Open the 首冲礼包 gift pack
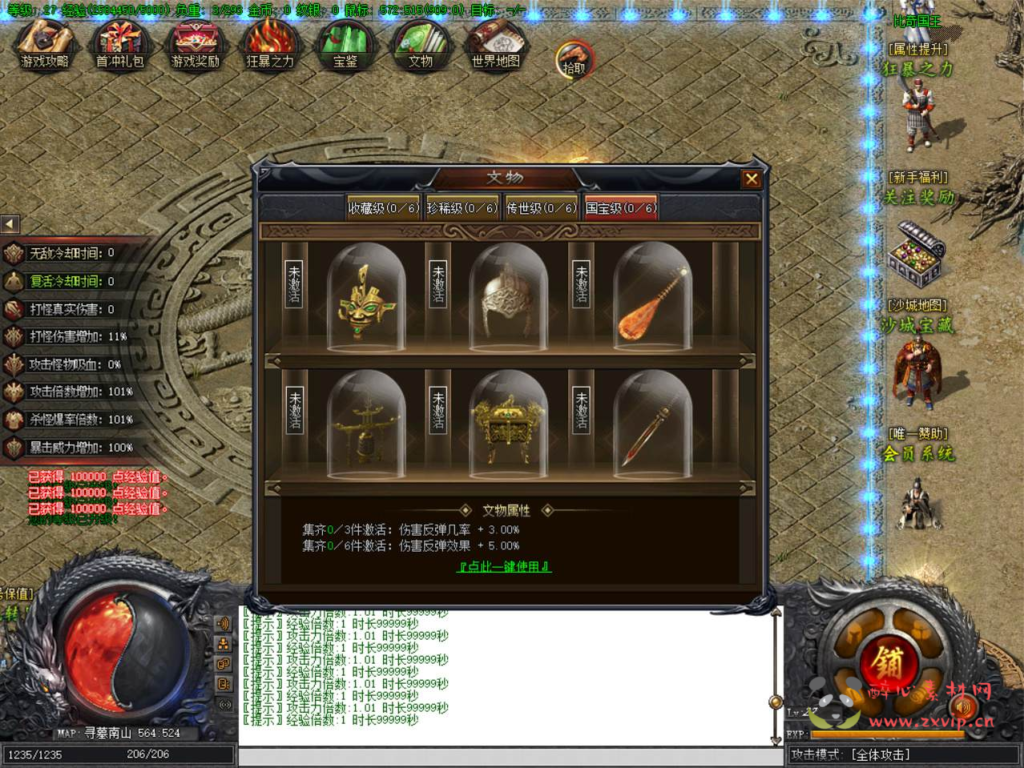The height and width of the screenshot is (768, 1024). [x=119, y=43]
